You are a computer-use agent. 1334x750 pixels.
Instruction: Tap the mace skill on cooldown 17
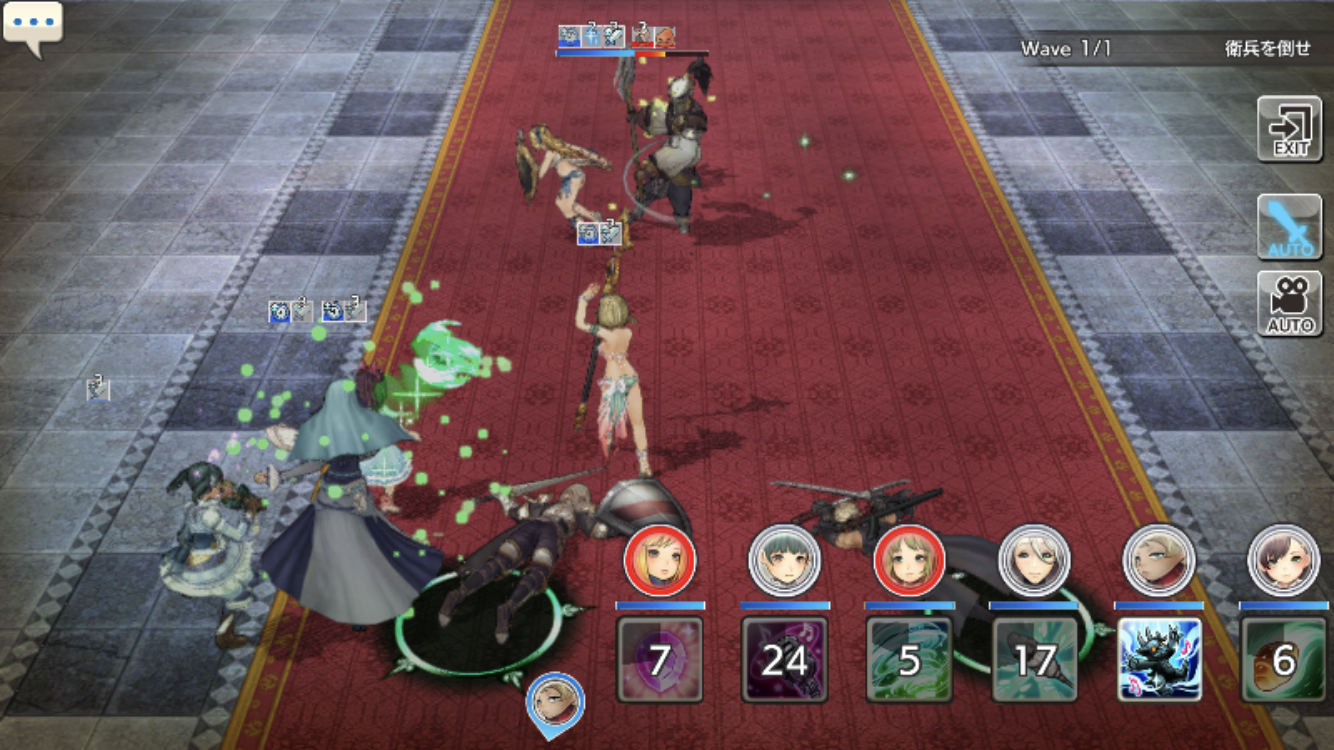point(1034,658)
